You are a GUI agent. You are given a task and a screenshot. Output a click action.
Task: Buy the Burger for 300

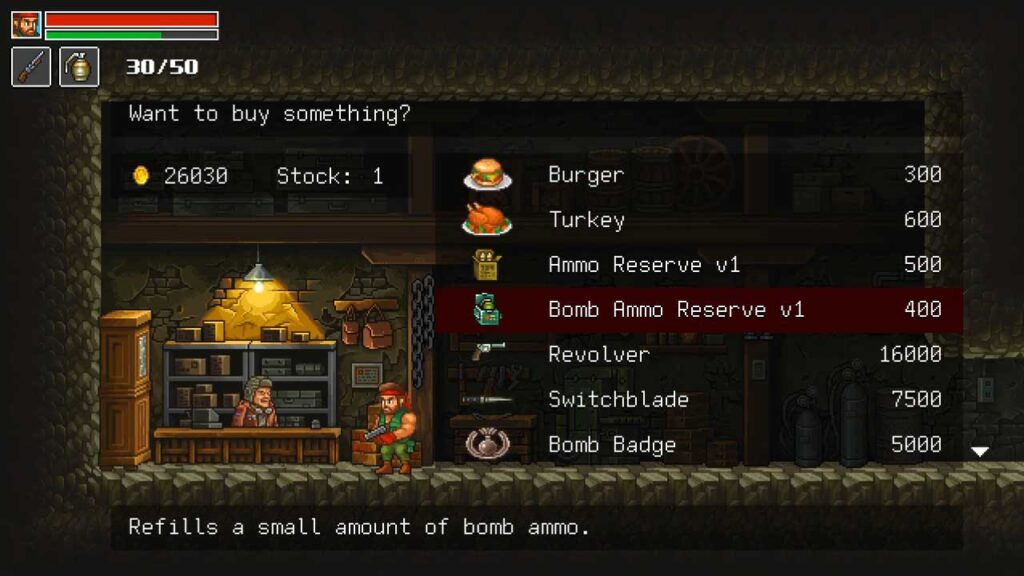(700, 175)
